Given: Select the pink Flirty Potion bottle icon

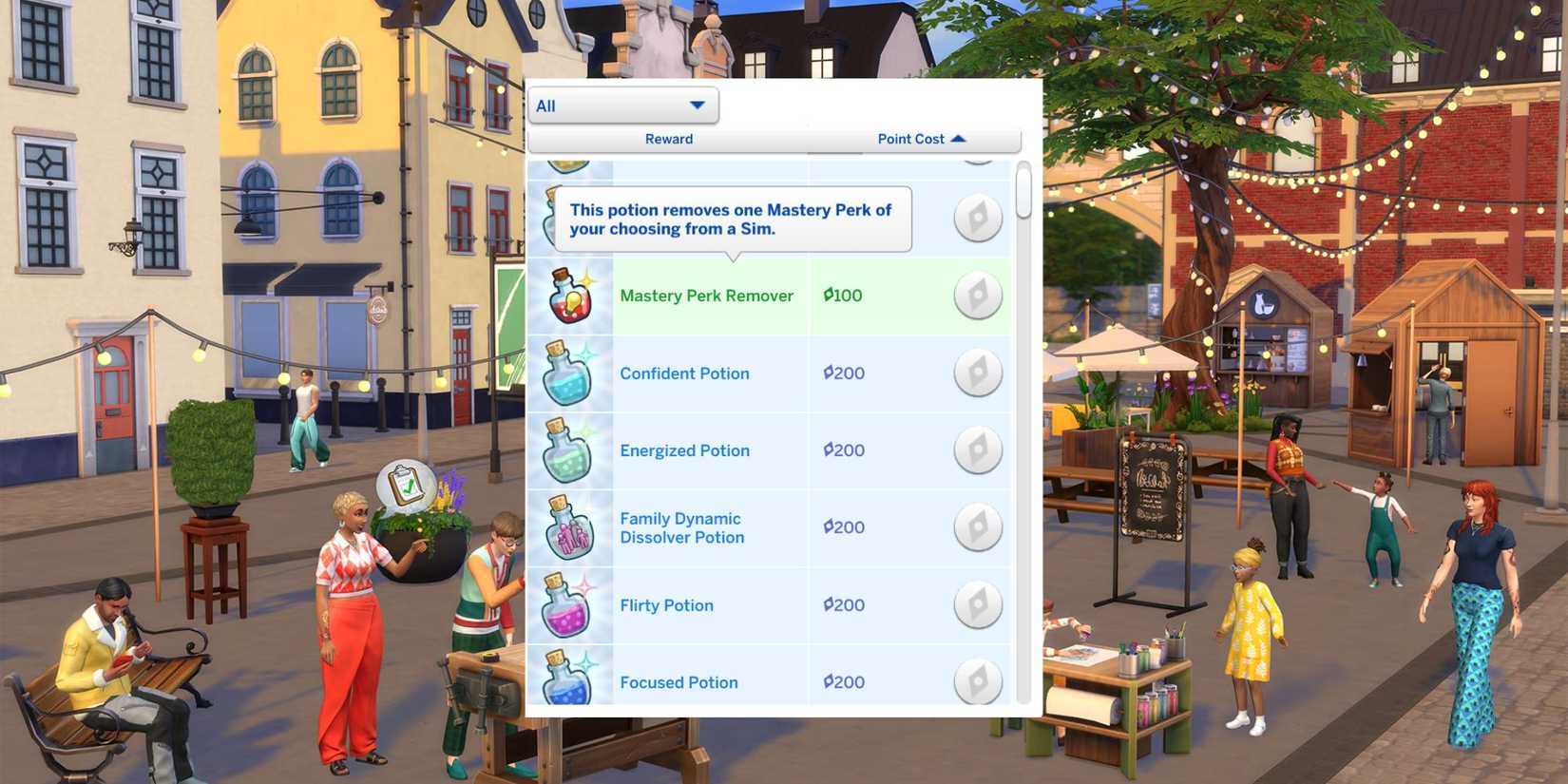Looking at the screenshot, I should tap(568, 604).
